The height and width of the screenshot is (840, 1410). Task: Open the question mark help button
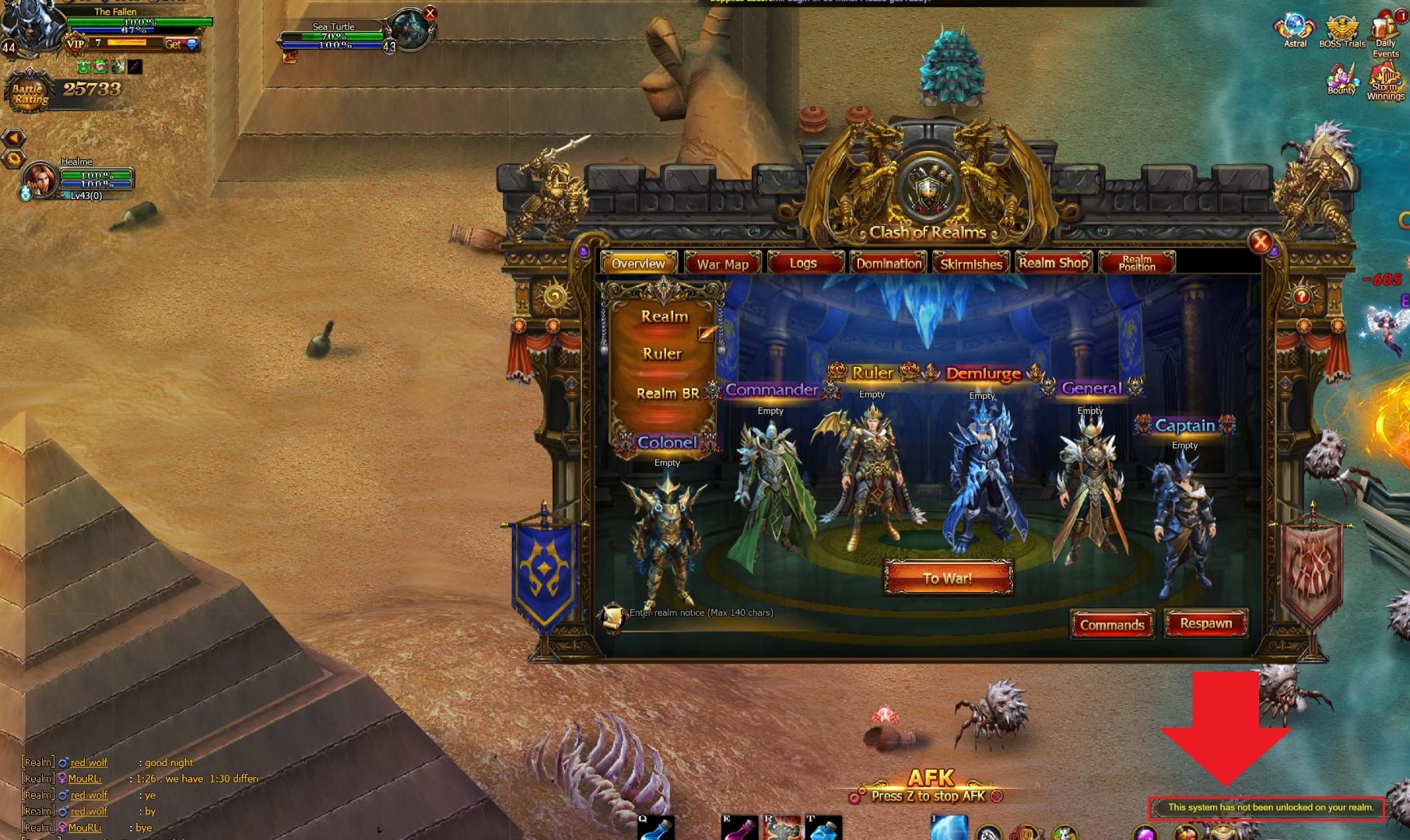[x=1301, y=296]
